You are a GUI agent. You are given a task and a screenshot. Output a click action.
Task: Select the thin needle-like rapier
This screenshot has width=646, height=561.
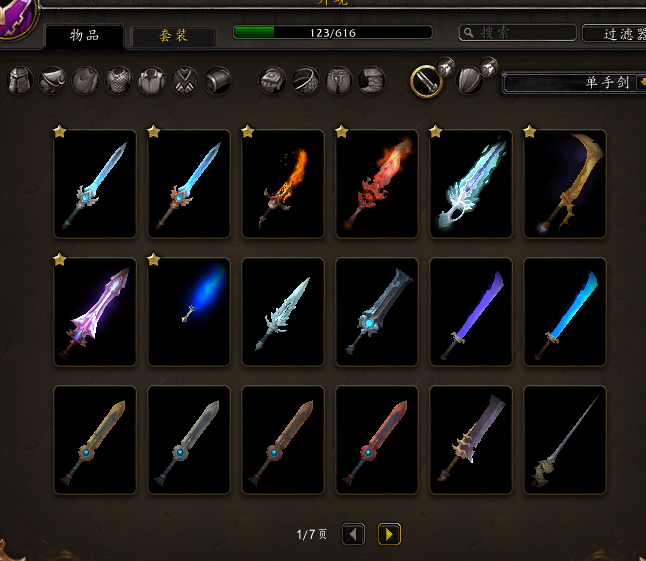point(565,440)
